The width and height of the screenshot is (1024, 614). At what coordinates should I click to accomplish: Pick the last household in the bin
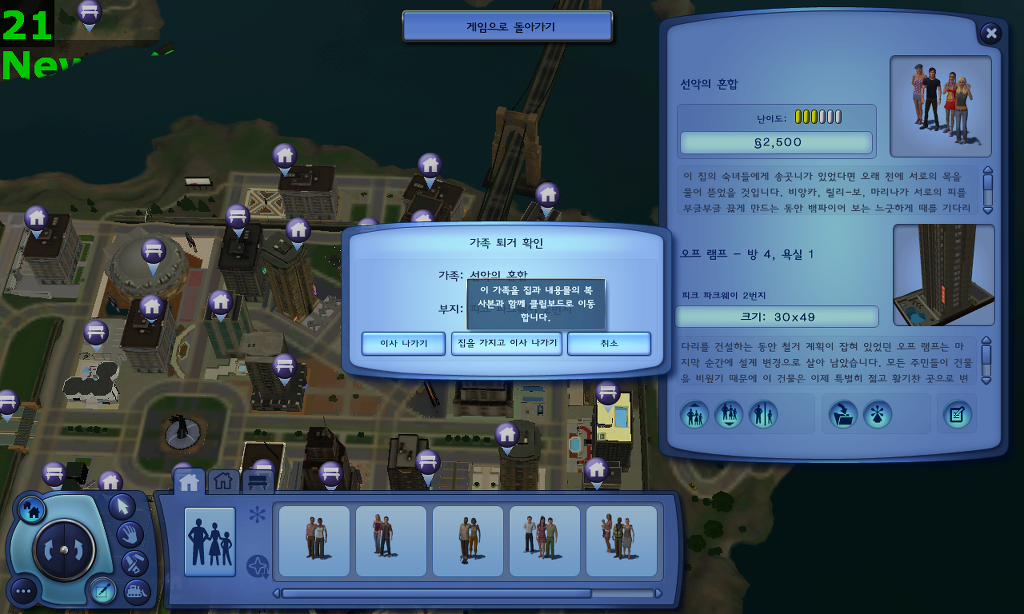click(x=621, y=540)
